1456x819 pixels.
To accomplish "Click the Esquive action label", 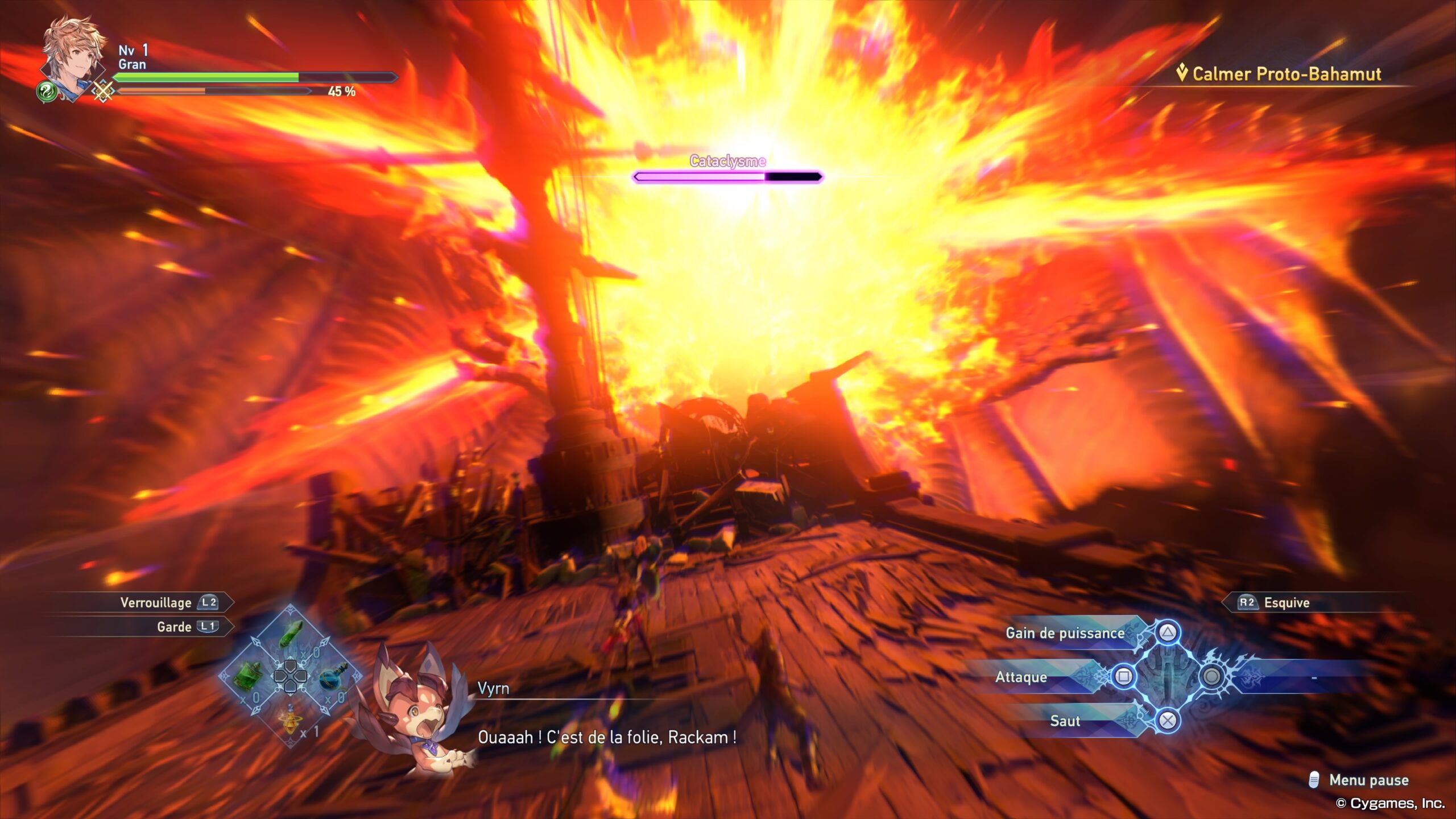I will tap(1287, 602).
